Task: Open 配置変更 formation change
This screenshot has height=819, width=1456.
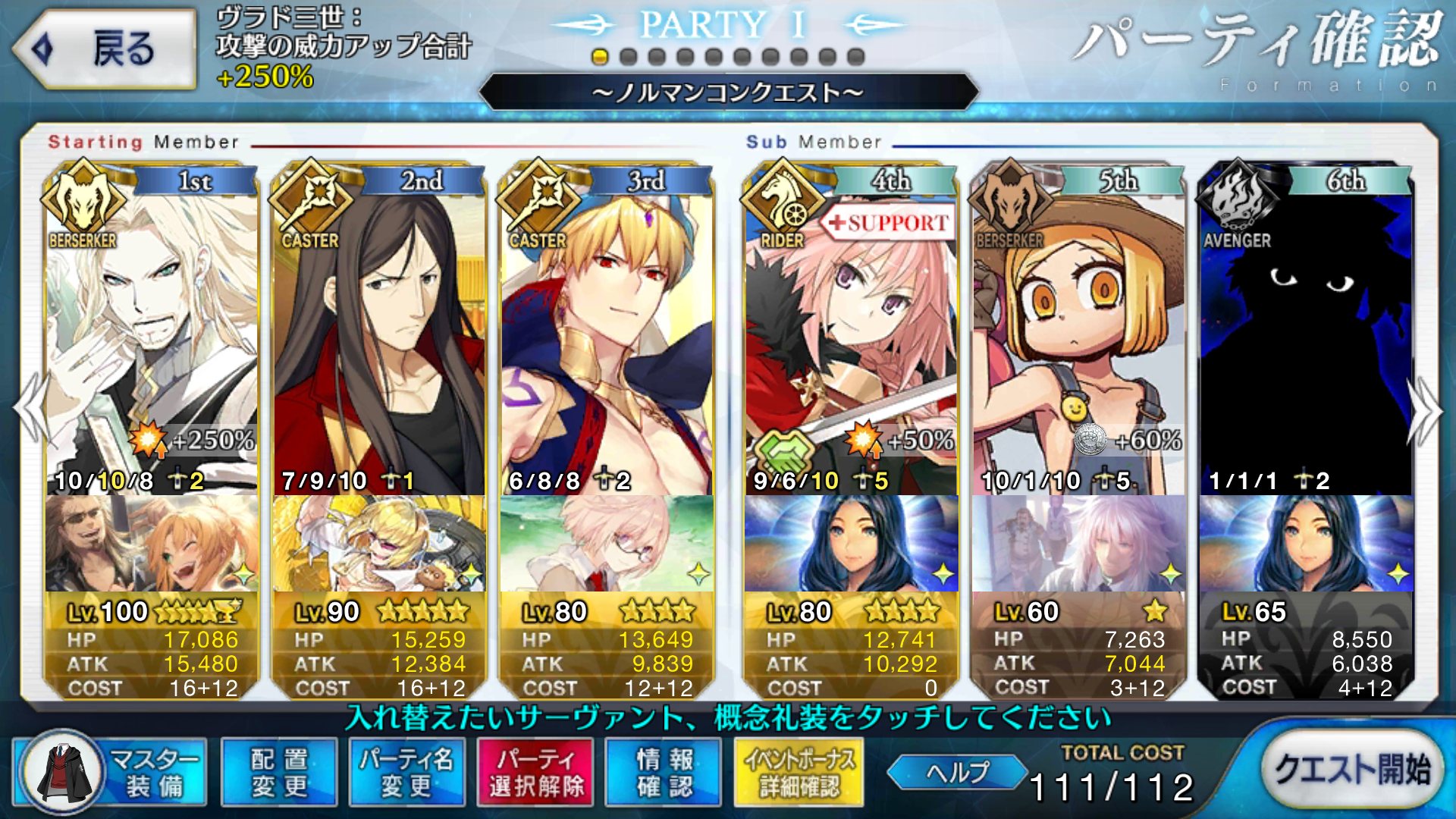Action: (279, 772)
